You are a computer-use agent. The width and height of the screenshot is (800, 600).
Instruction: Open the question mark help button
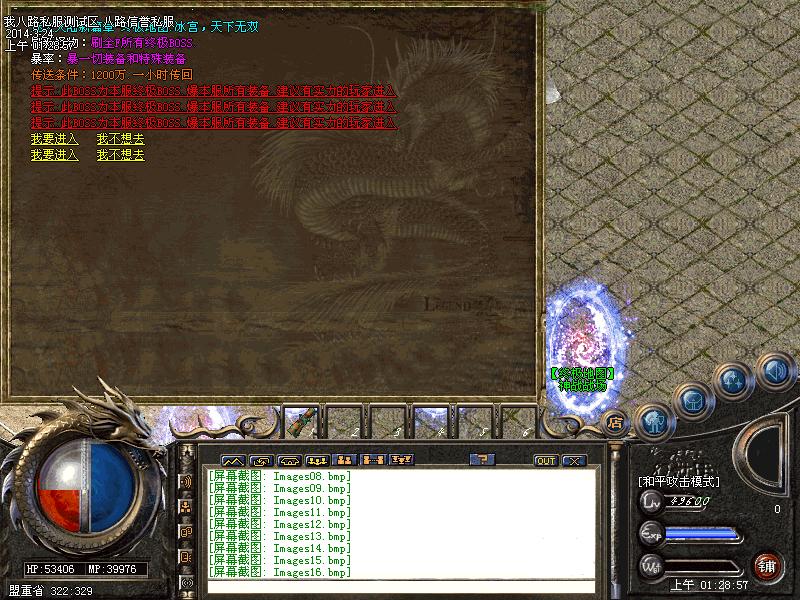point(483,460)
